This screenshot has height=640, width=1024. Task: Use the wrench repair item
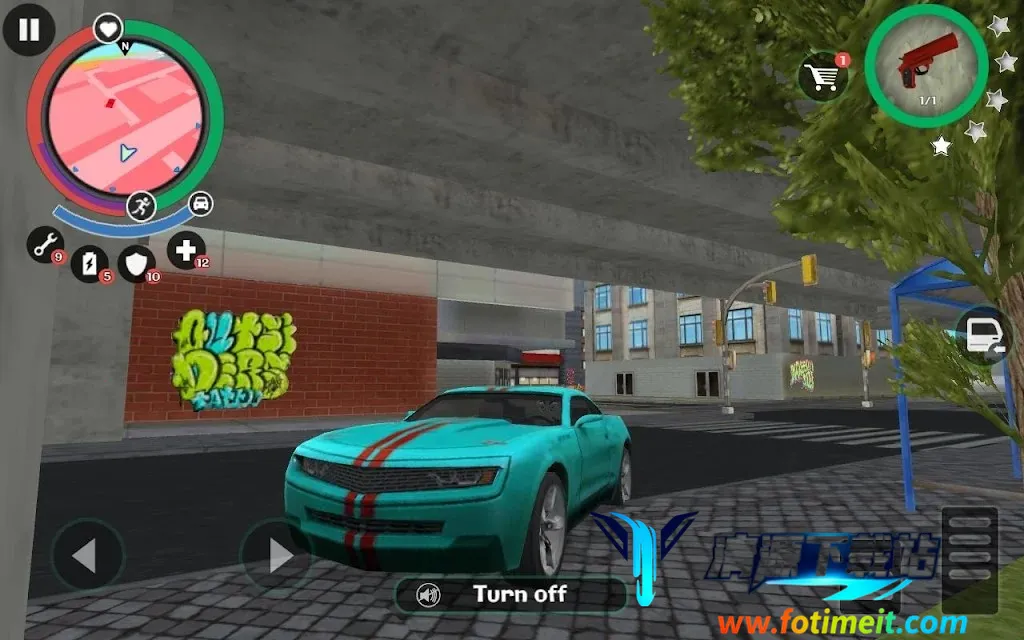pos(45,244)
